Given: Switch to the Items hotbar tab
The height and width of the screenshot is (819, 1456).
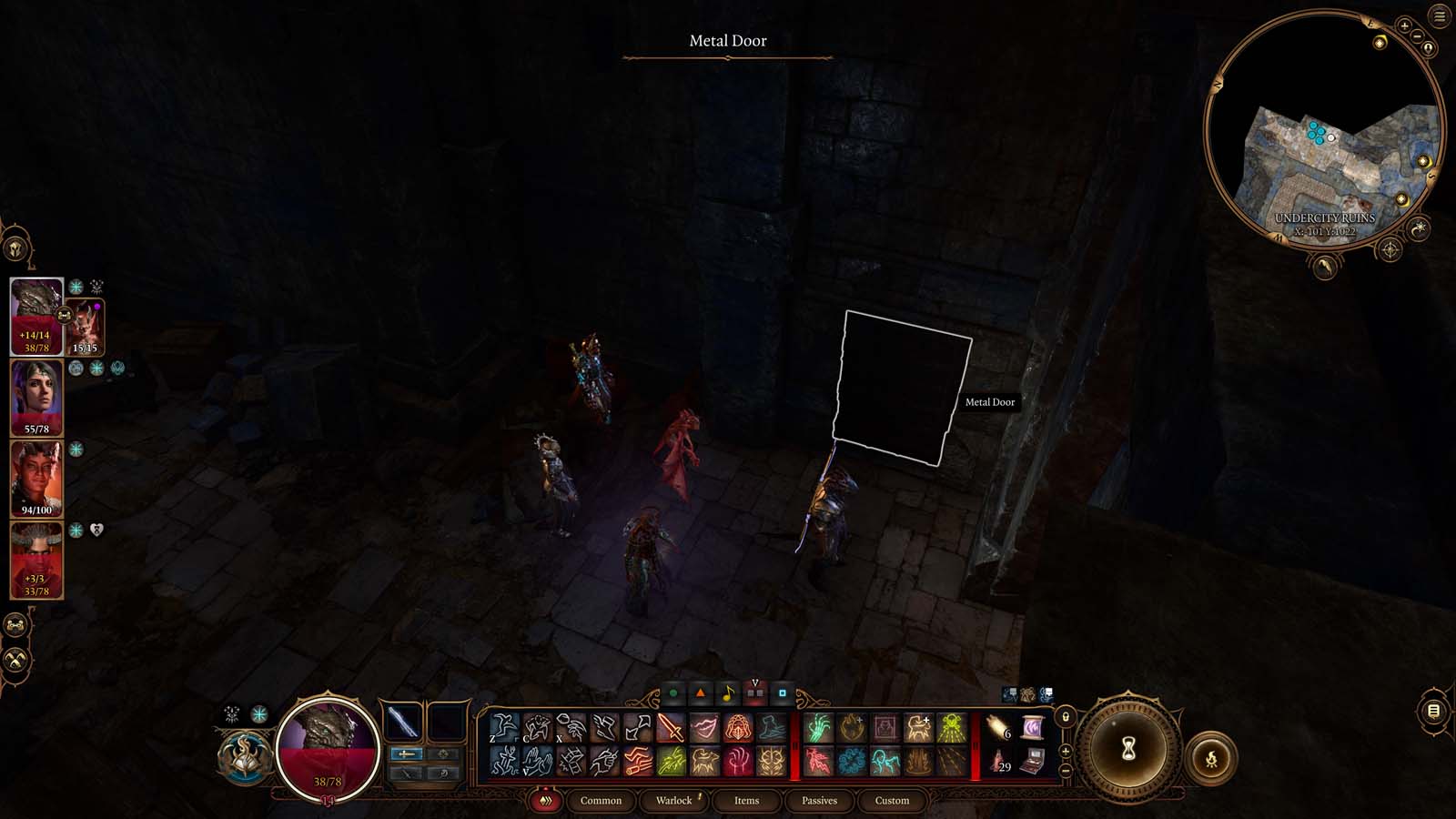Looking at the screenshot, I should click(x=748, y=801).
